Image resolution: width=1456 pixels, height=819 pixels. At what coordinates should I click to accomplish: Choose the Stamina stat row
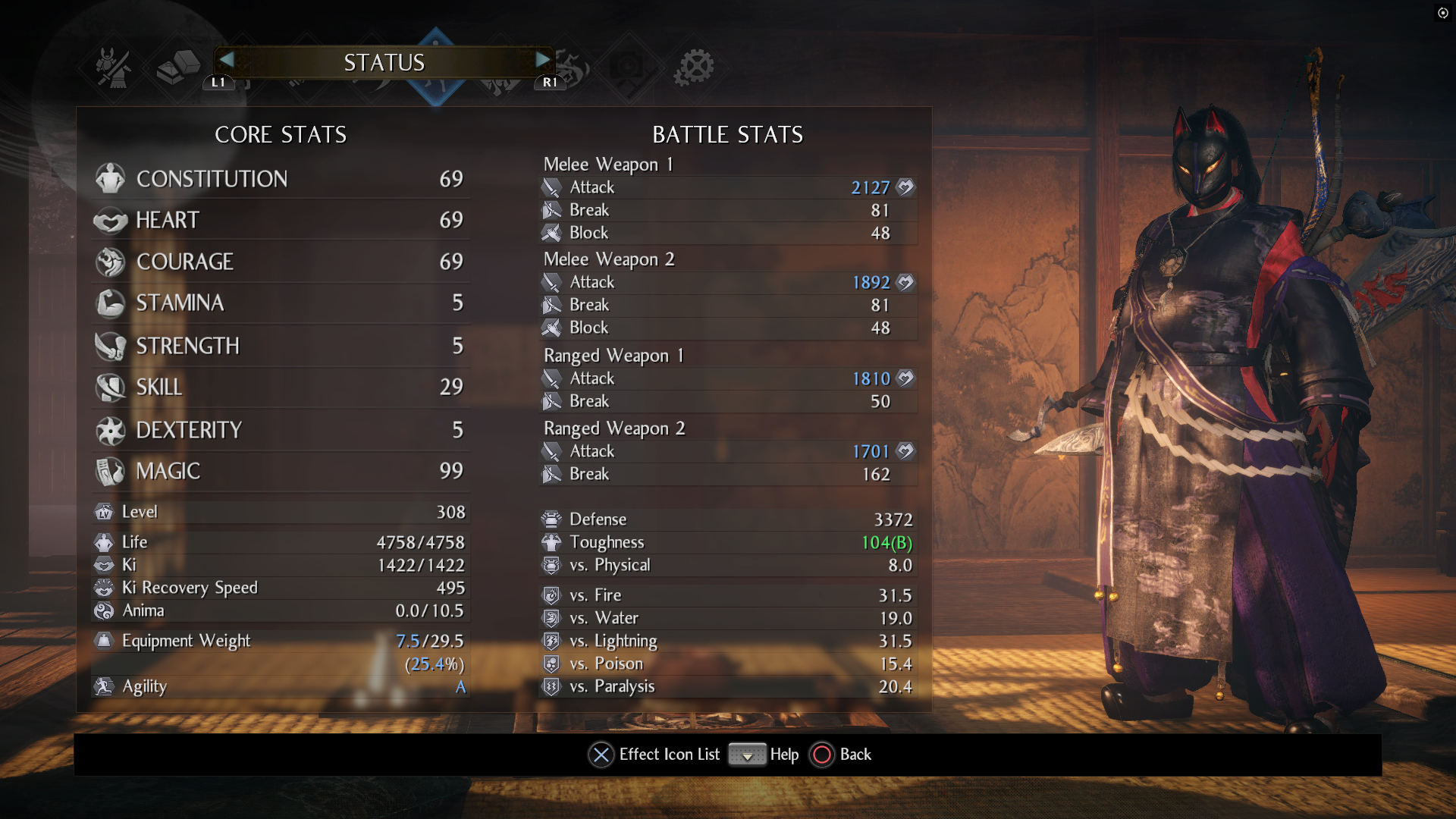[x=281, y=303]
